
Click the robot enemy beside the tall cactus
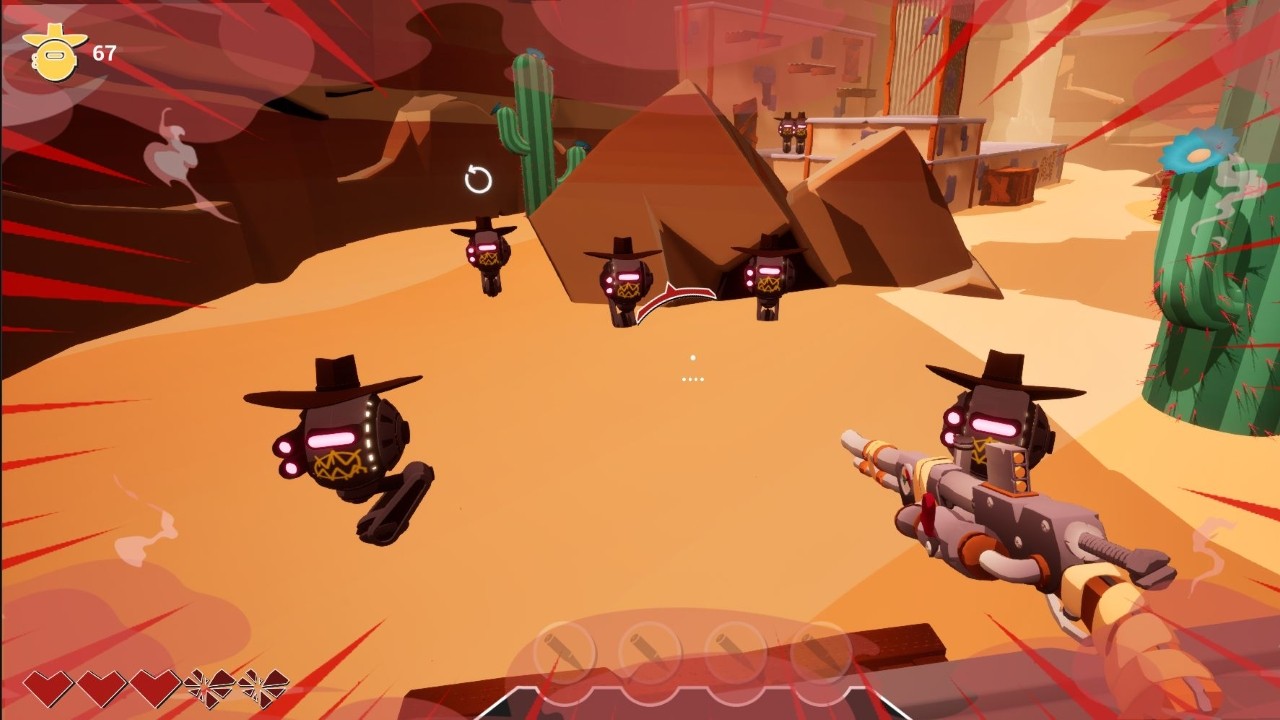tap(483, 250)
